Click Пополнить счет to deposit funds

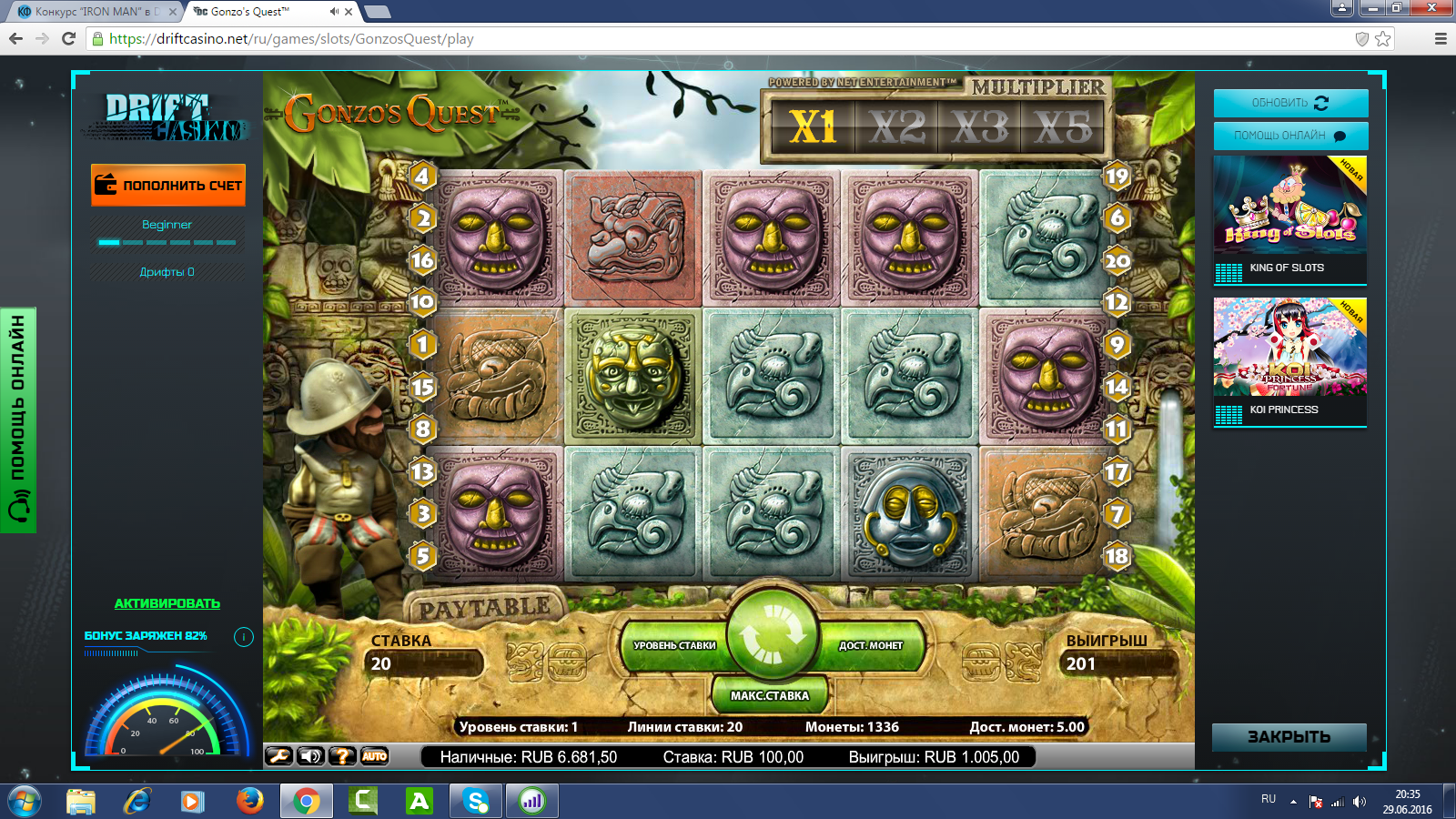[168, 185]
